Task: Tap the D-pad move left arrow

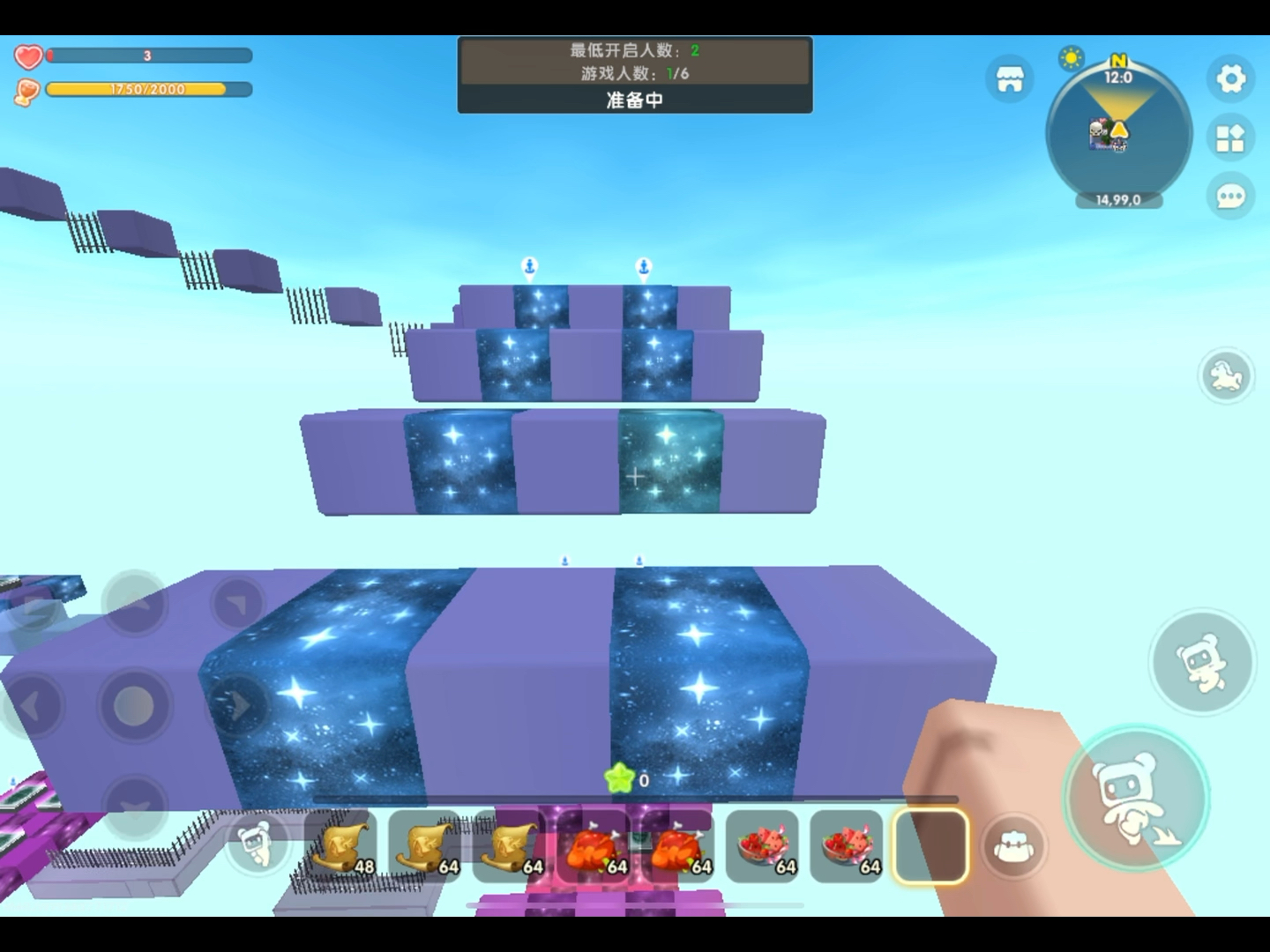Action: point(32,705)
